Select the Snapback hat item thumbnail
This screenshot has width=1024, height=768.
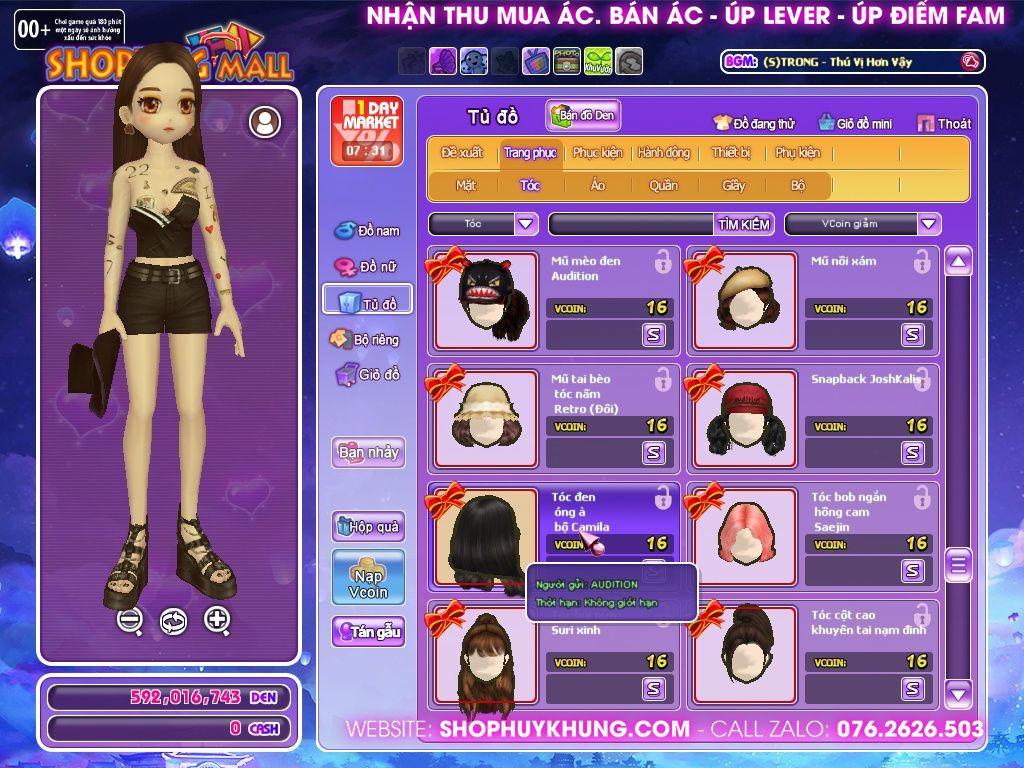tap(745, 416)
